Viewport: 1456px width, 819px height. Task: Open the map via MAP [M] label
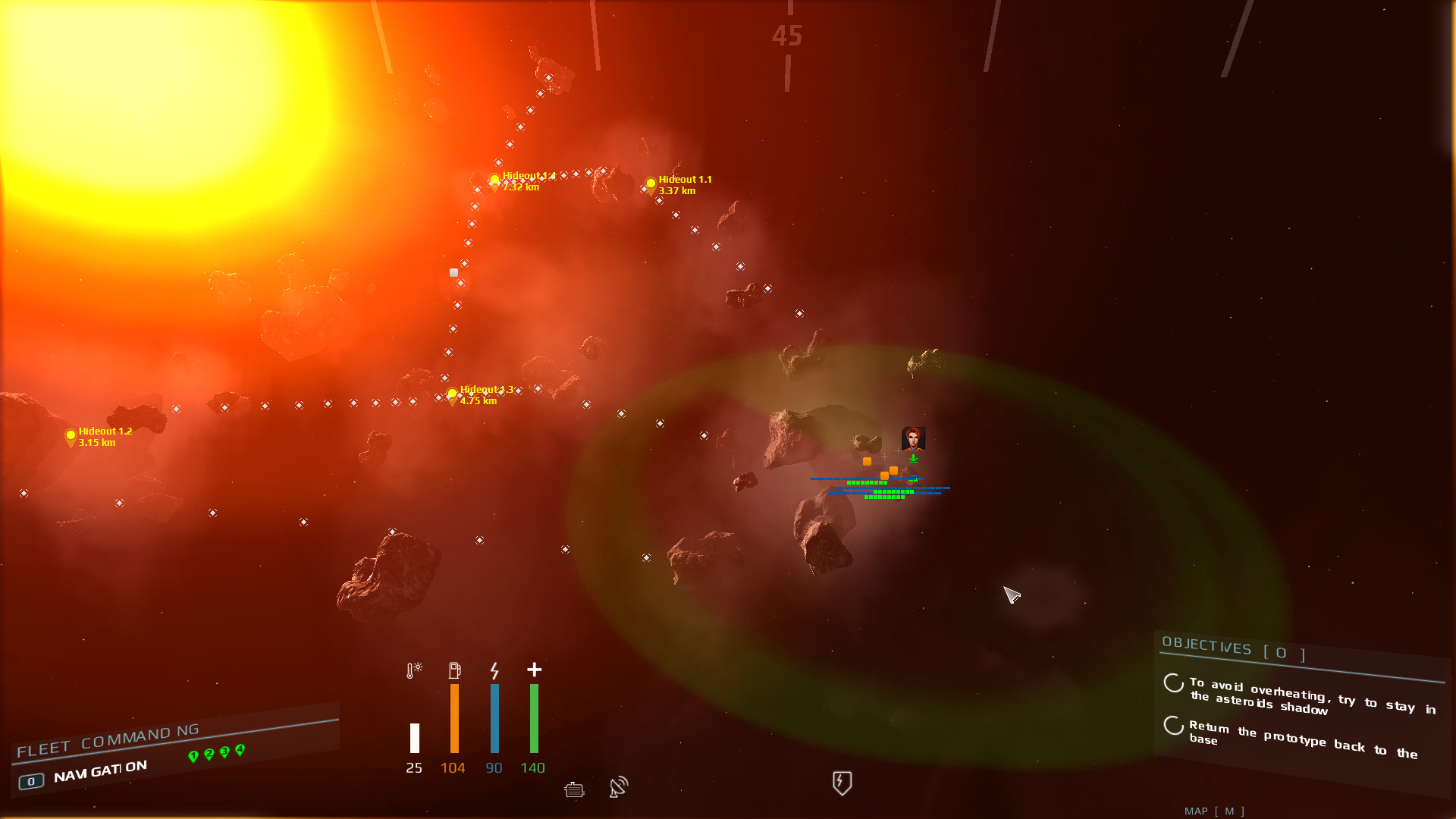1215,811
